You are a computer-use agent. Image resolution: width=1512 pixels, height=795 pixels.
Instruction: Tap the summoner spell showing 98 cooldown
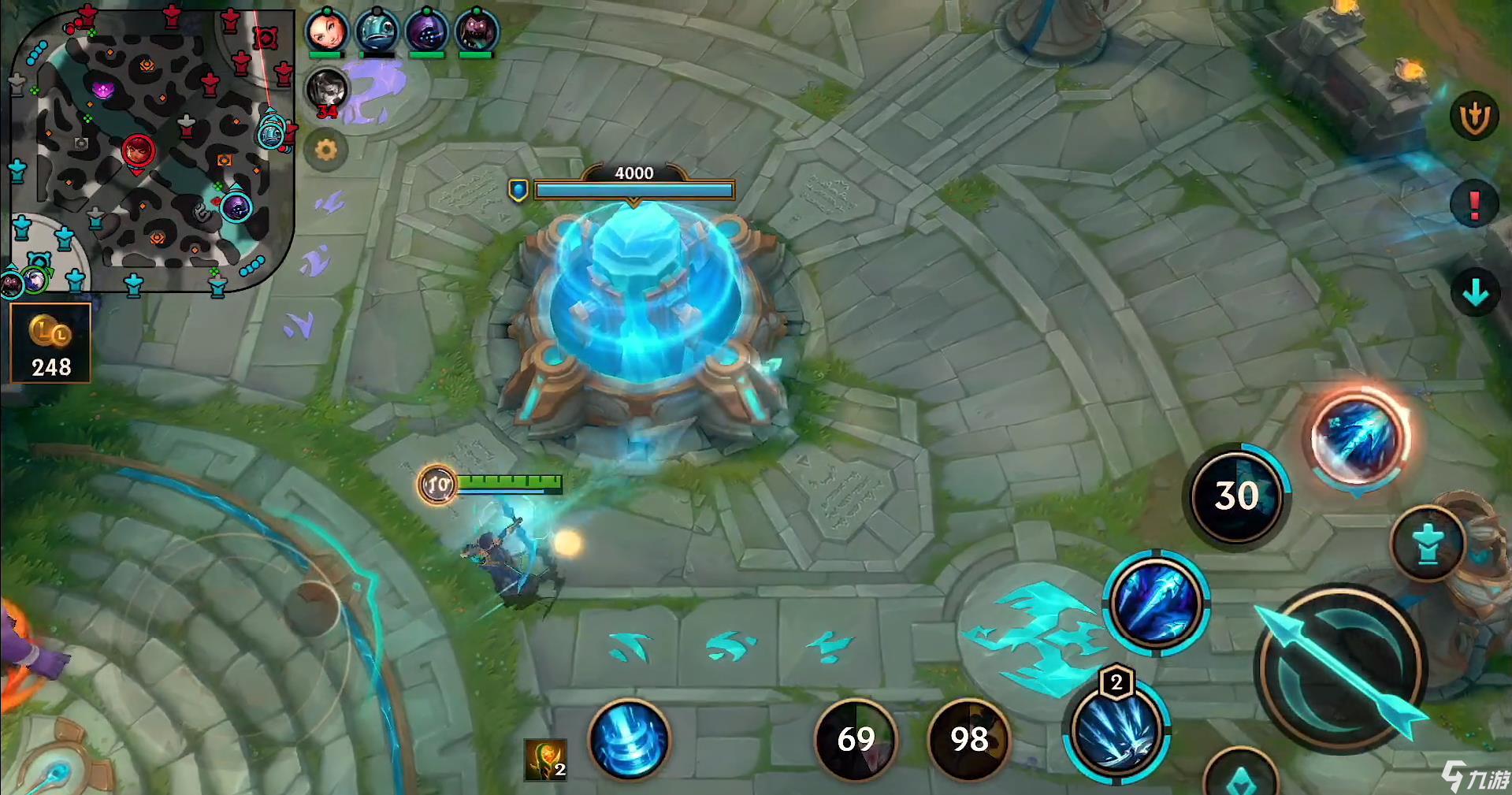pyautogui.click(x=969, y=739)
